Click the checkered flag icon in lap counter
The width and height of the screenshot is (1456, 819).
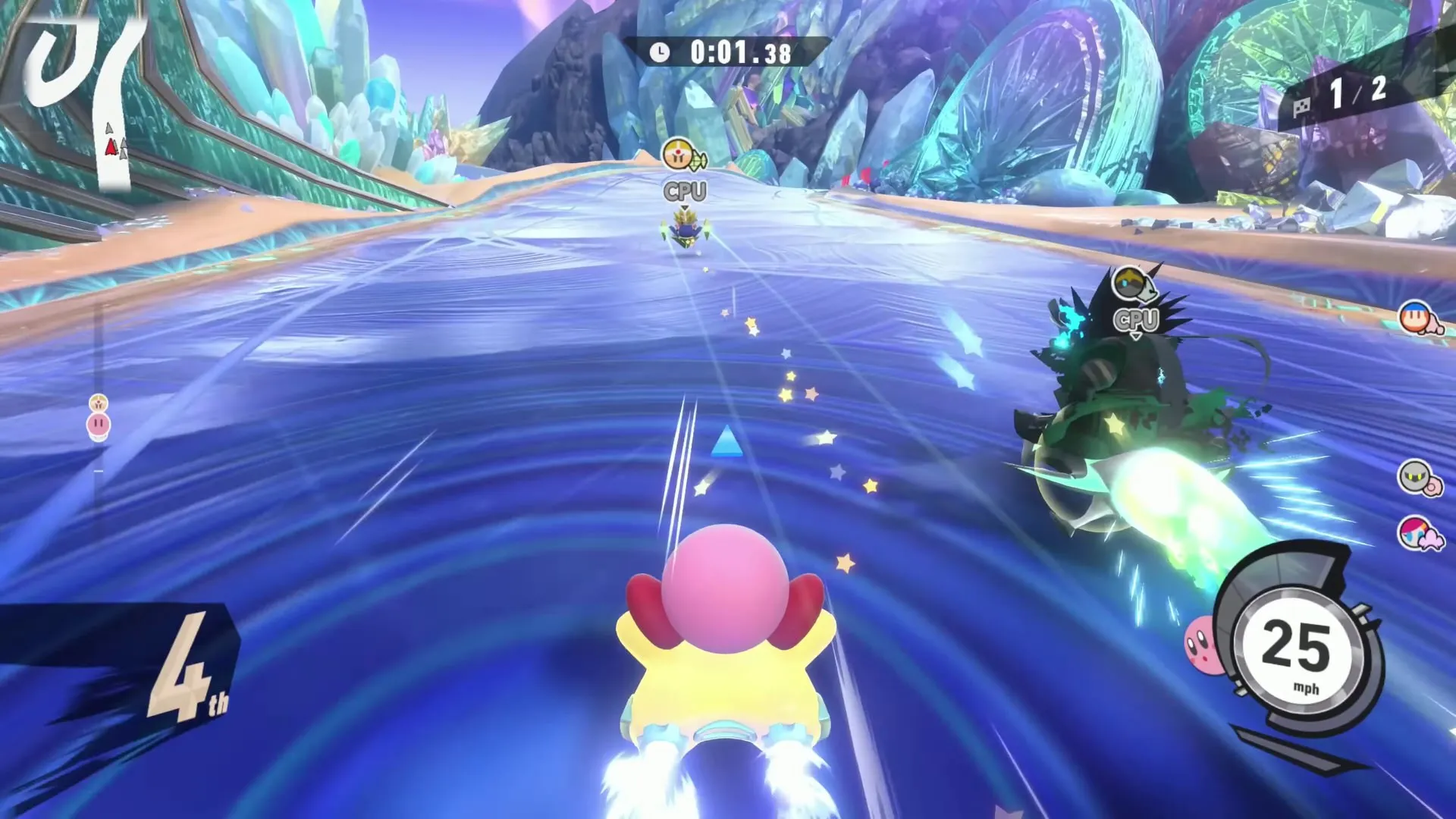[x=1303, y=107]
